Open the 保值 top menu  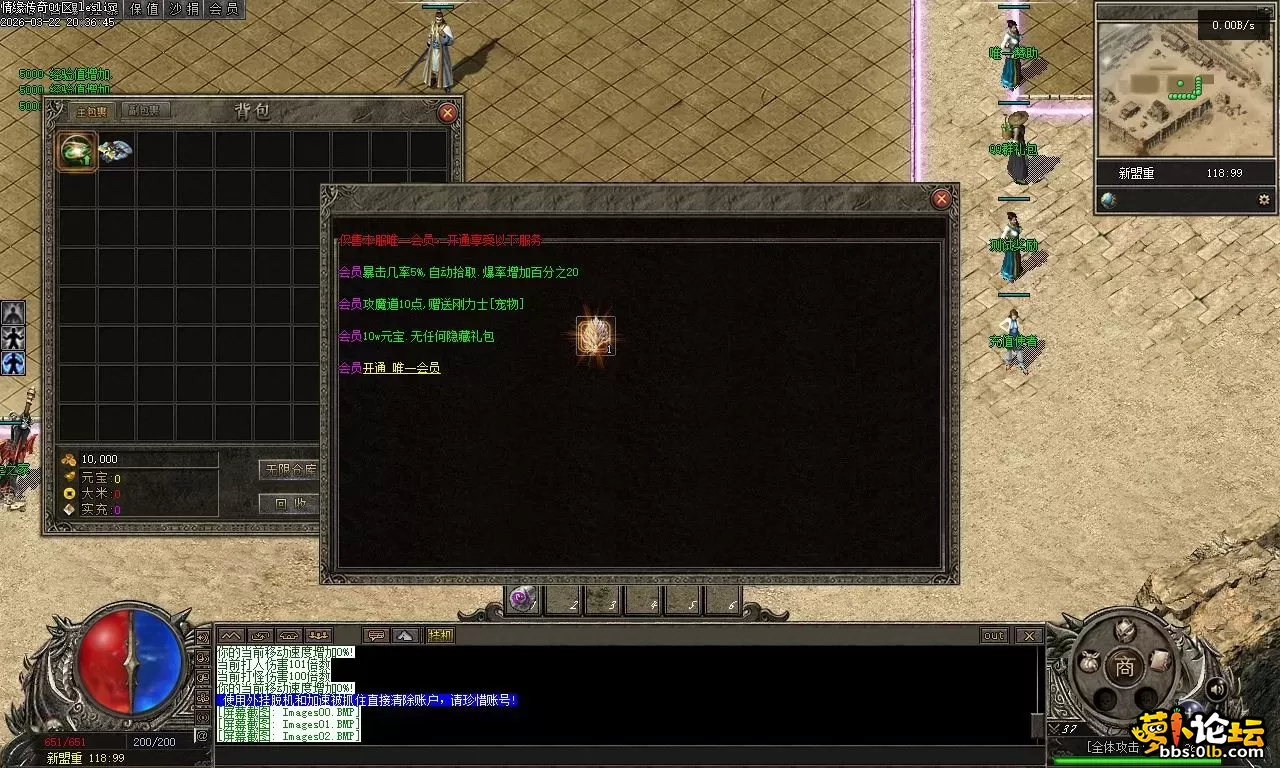(145, 9)
